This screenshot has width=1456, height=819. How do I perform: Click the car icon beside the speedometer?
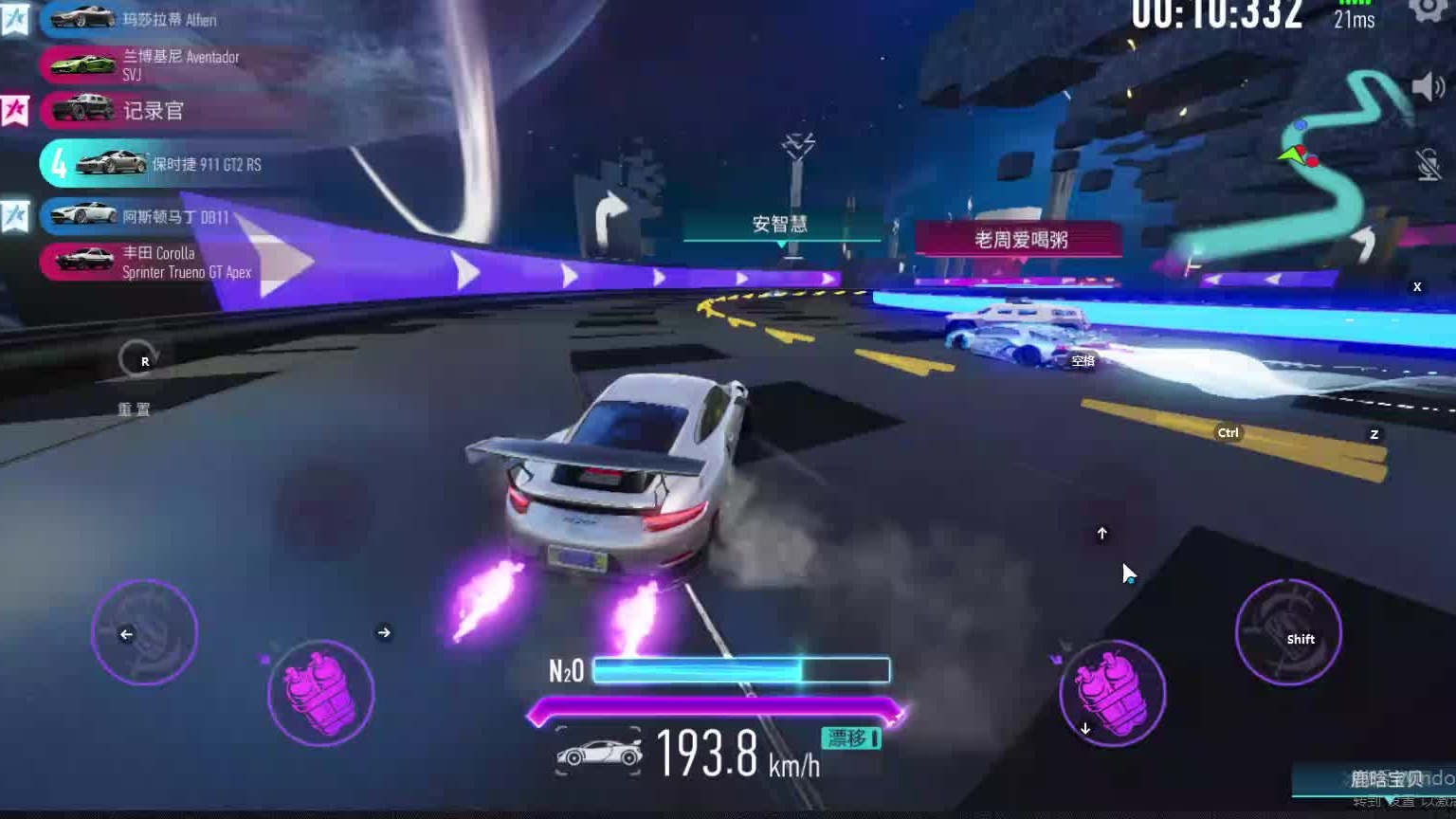point(599,754)
